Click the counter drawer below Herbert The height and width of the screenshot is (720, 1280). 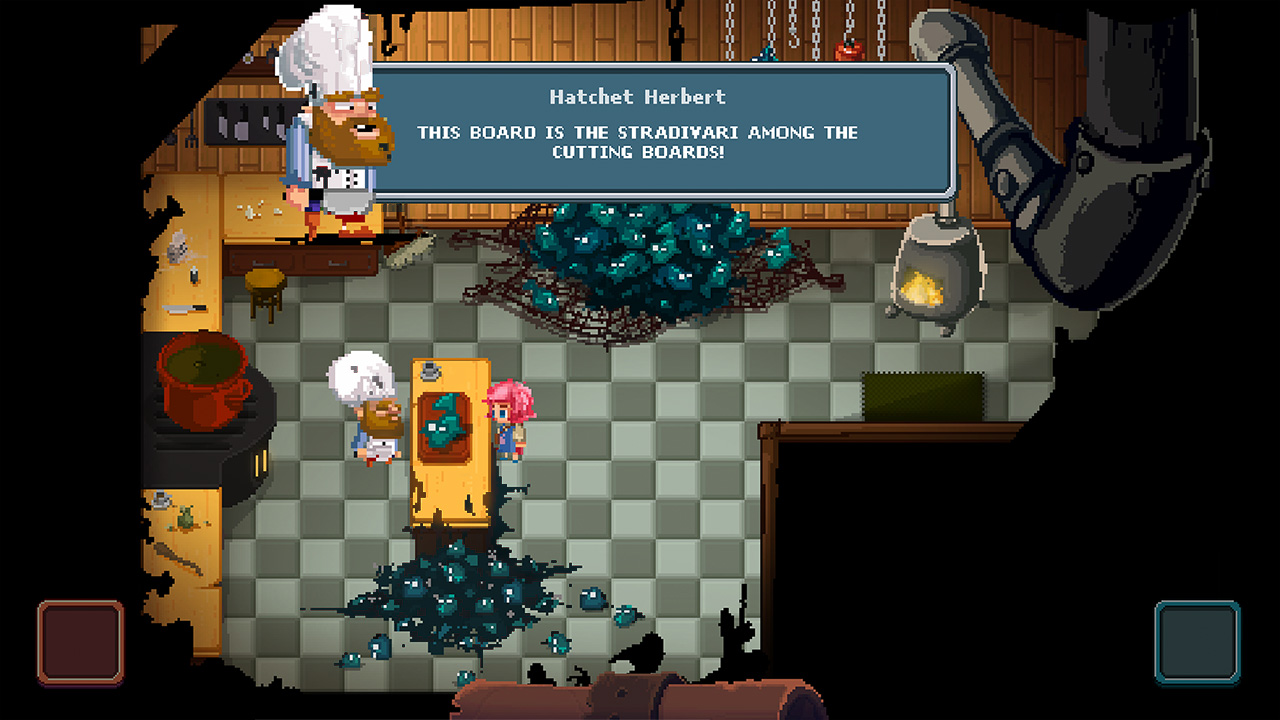click(x=335, y=260)
